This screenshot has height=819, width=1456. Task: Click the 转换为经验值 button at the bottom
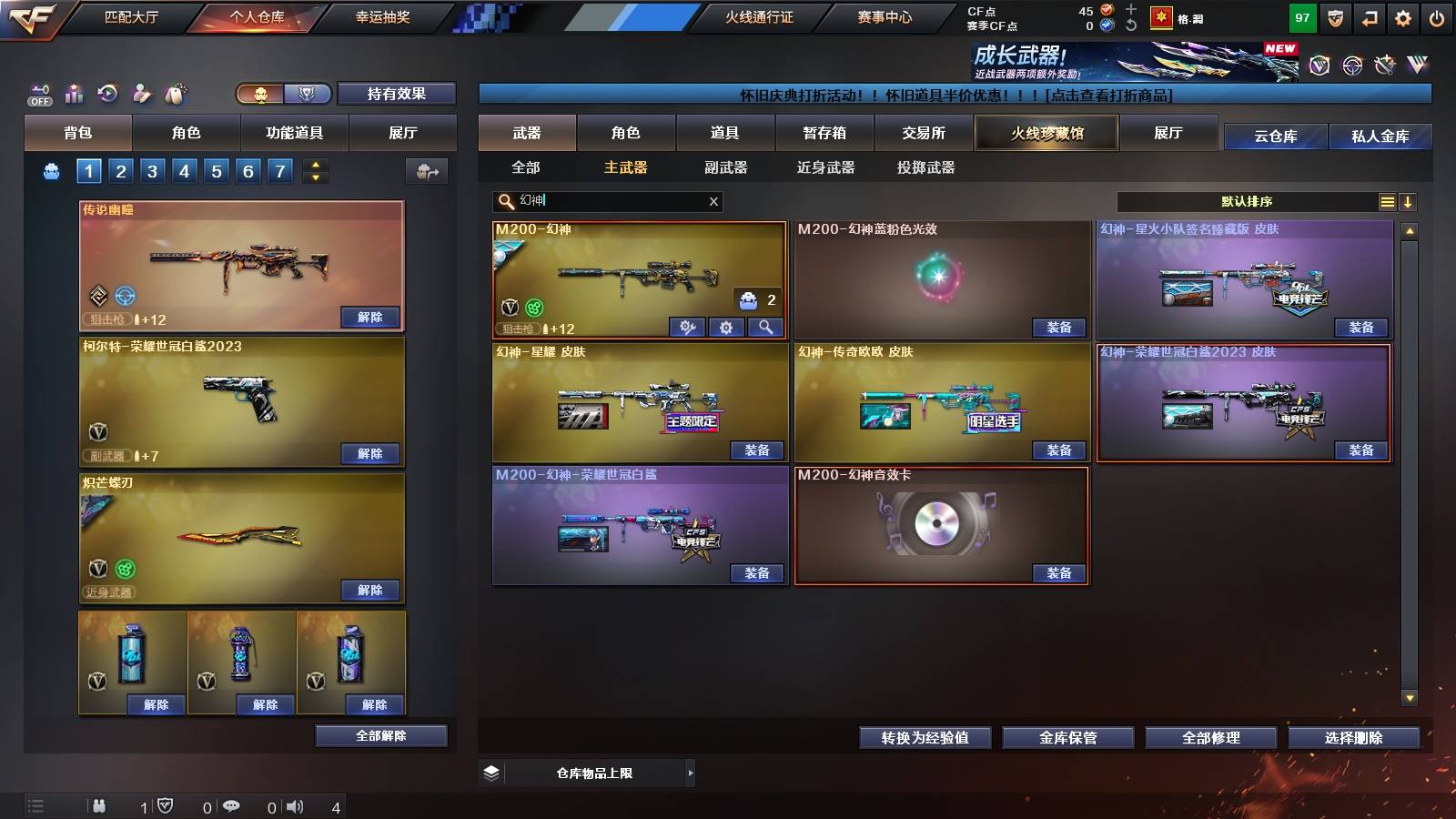point(925,738)
